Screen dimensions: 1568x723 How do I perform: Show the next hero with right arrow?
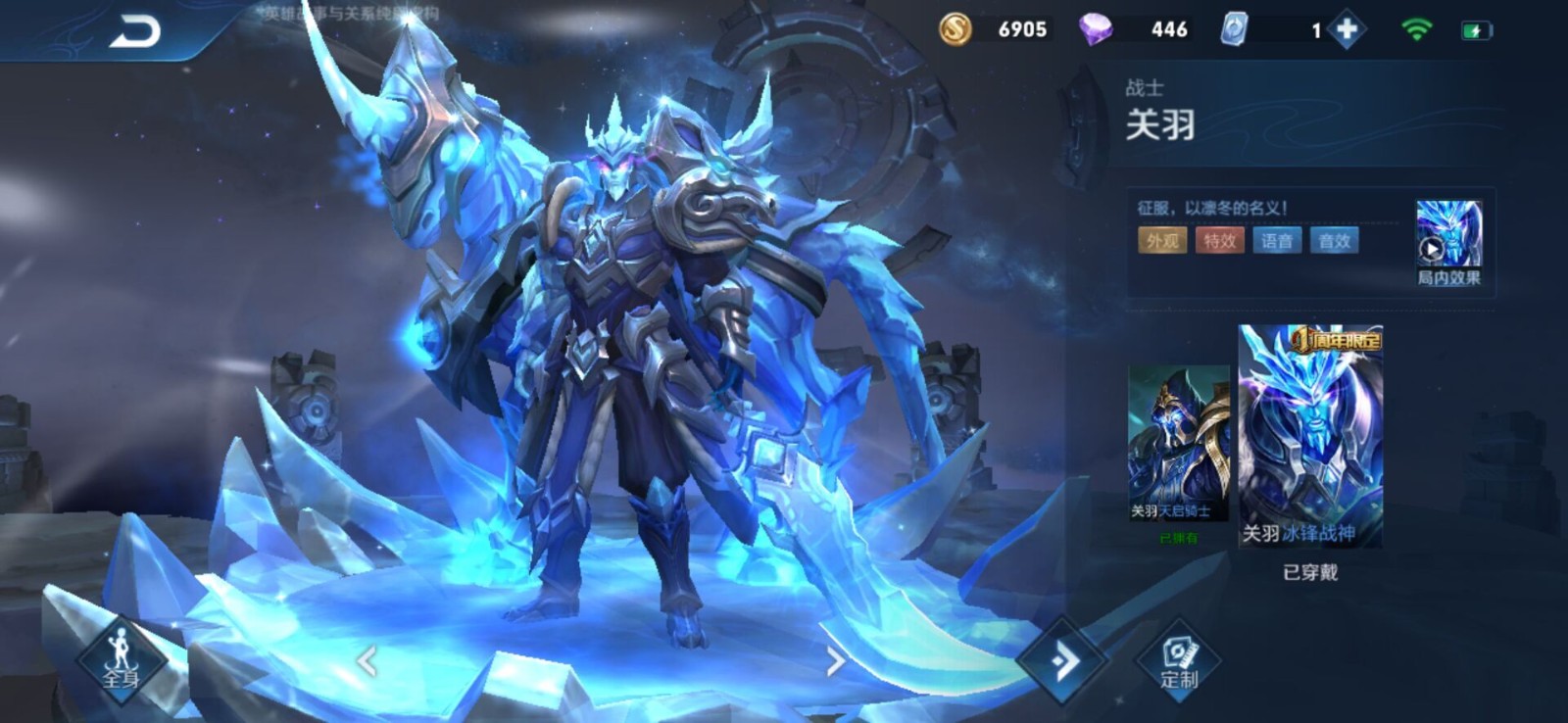835,662
